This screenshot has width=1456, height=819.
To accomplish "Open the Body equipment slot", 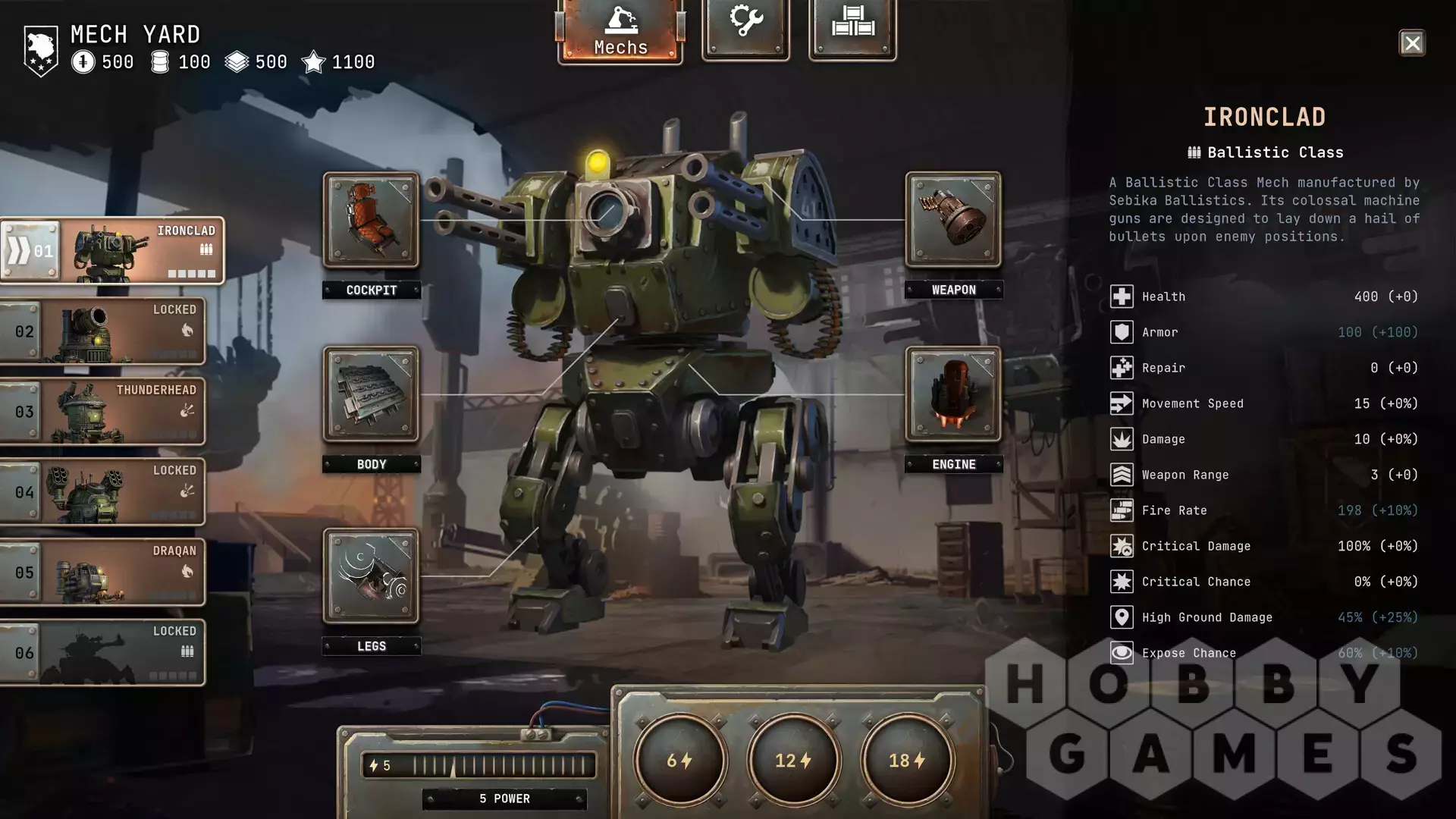I will tap(371, 395).
